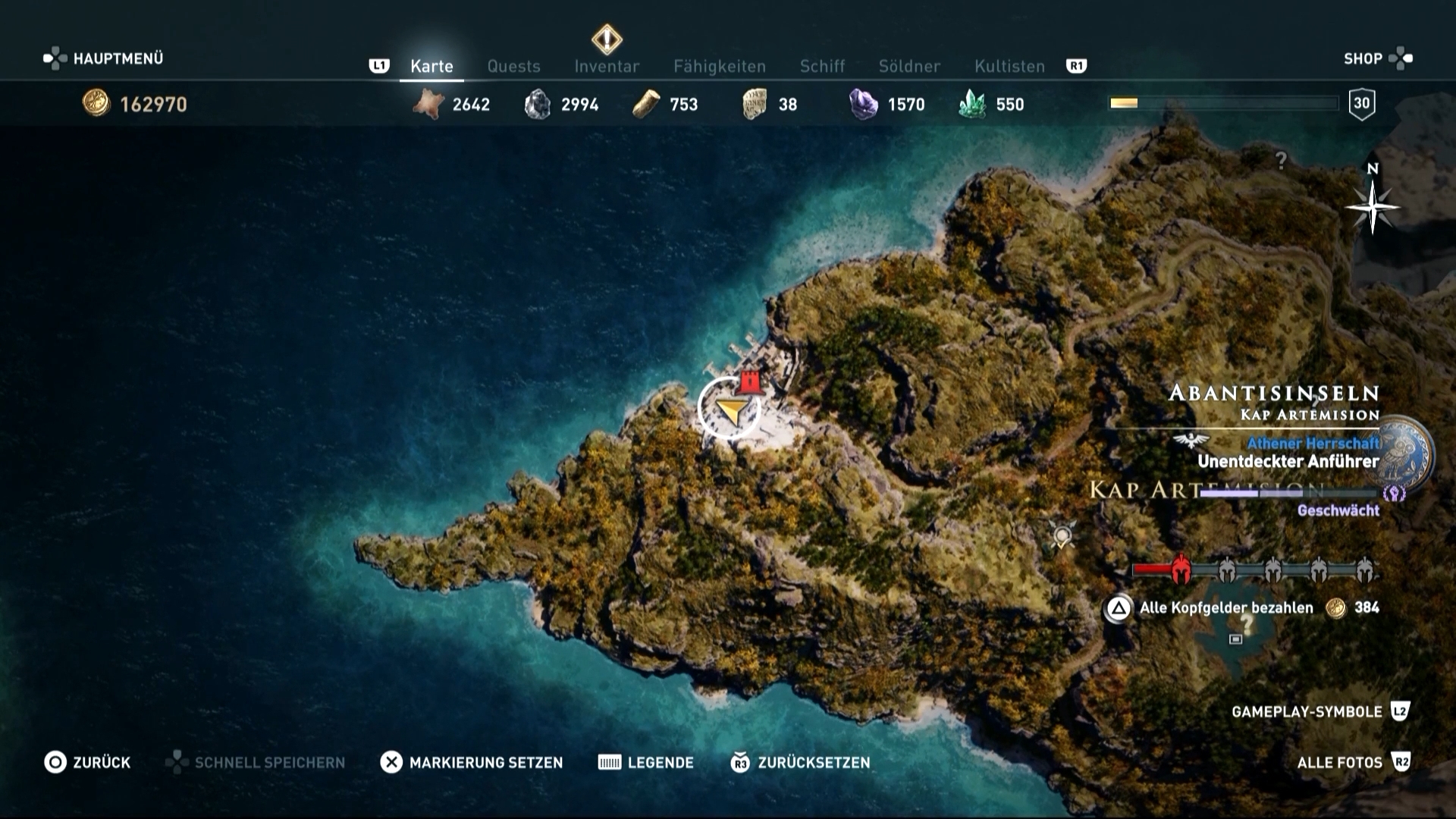This screenshot has height=819, width=1456.
Task: Open the Hauptmenü
Action: point(104,58)
